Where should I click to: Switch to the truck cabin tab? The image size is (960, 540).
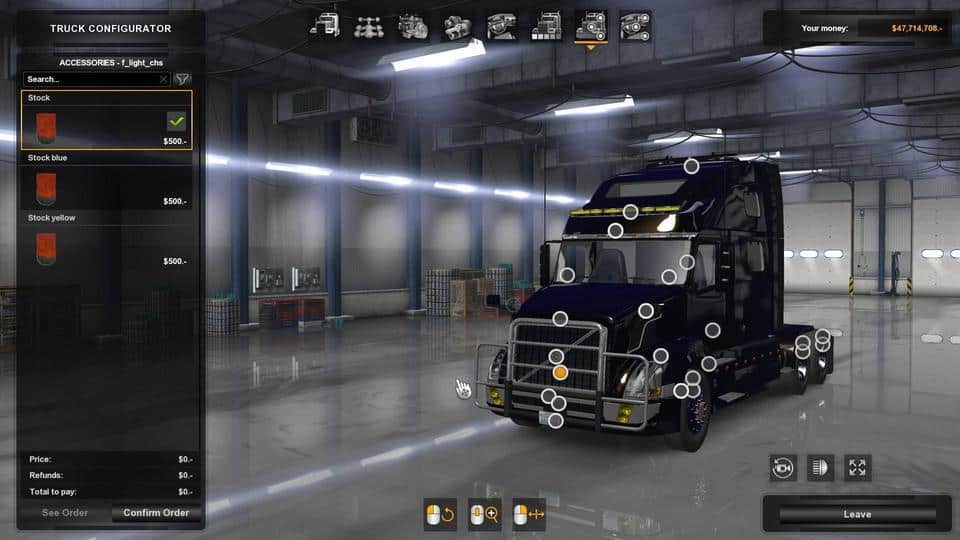click(x=325, y=25)
